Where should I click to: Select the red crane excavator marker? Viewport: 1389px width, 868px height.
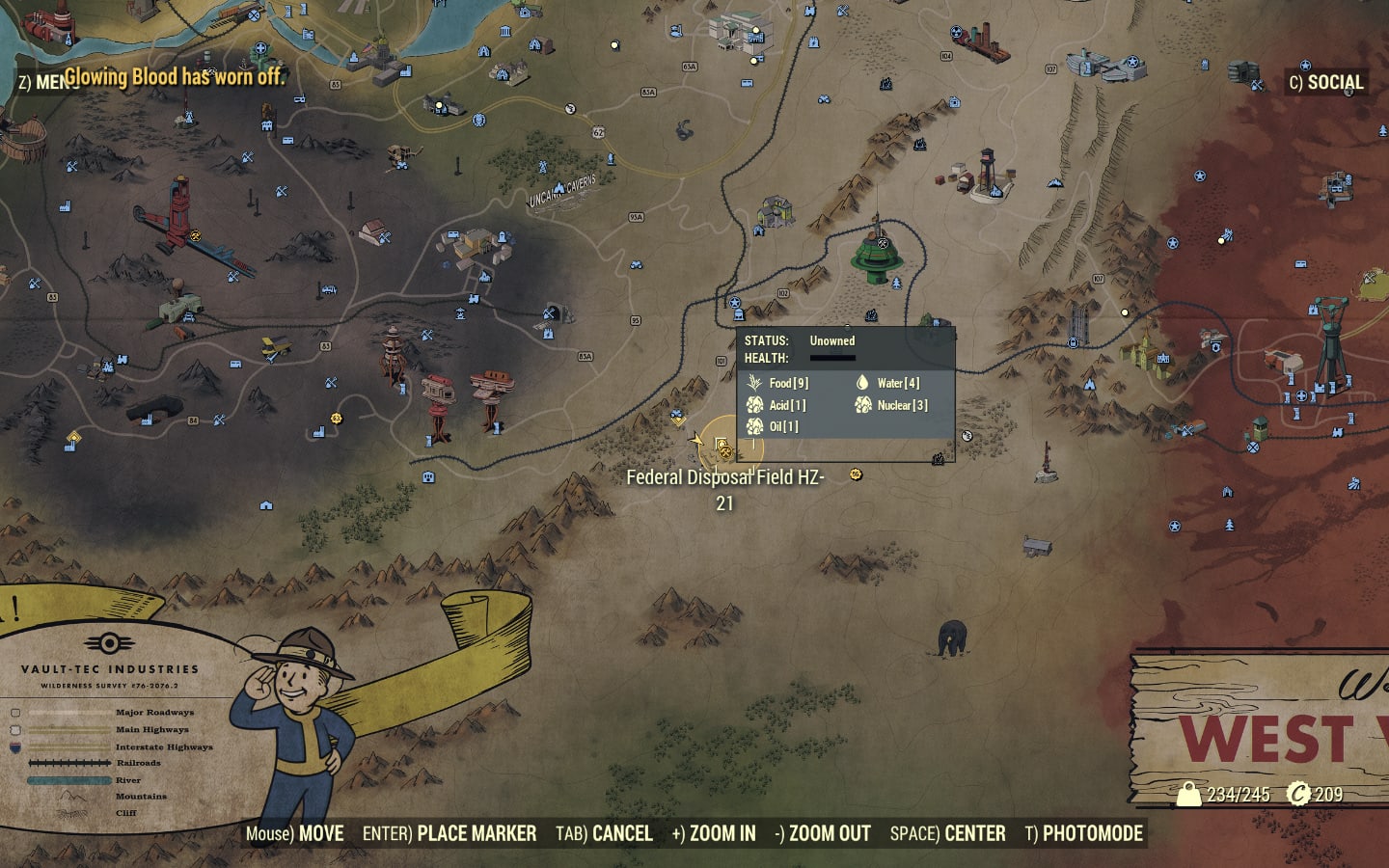(183, 217)
